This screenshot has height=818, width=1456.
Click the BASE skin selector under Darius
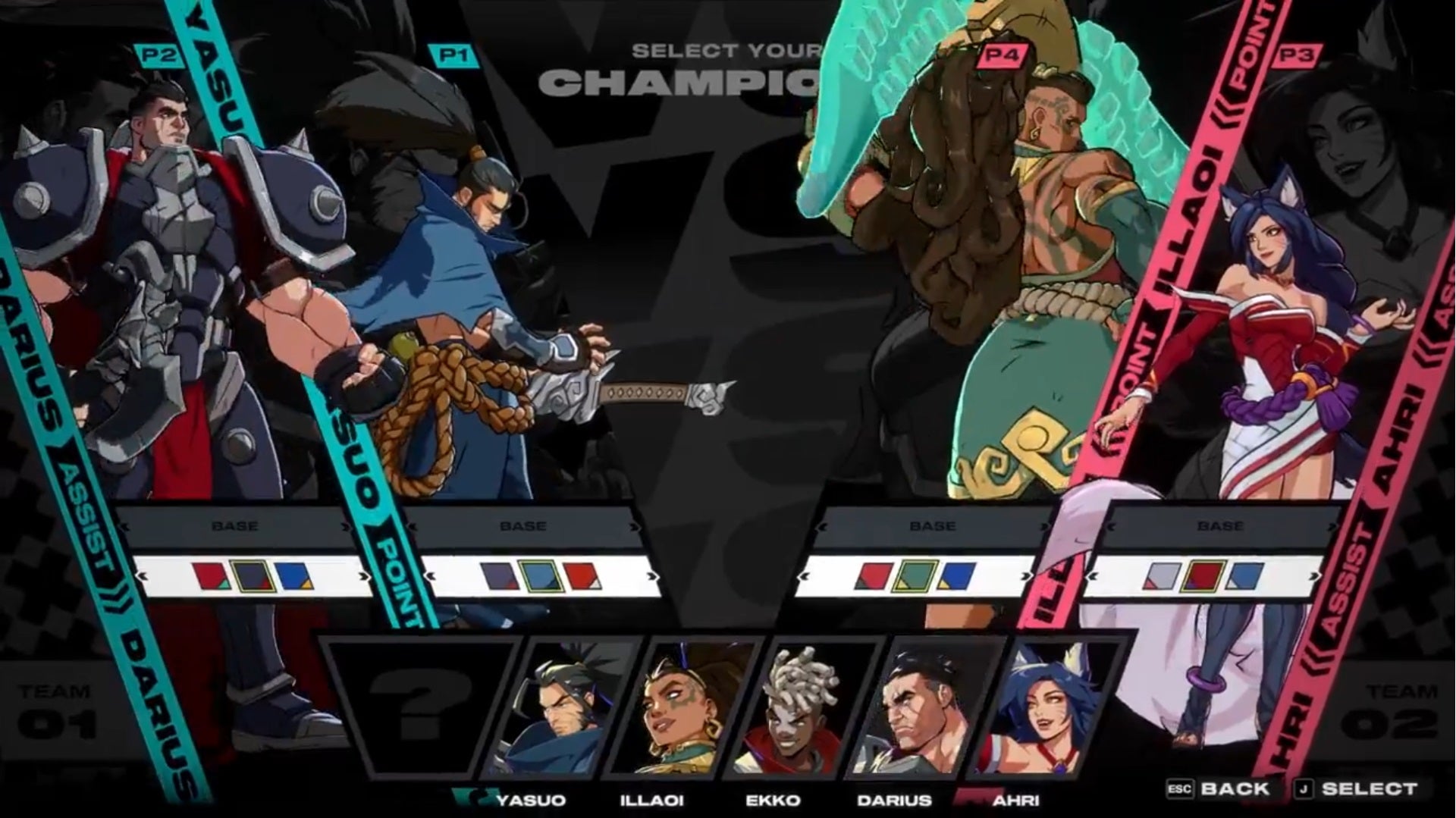click(234, 526)
